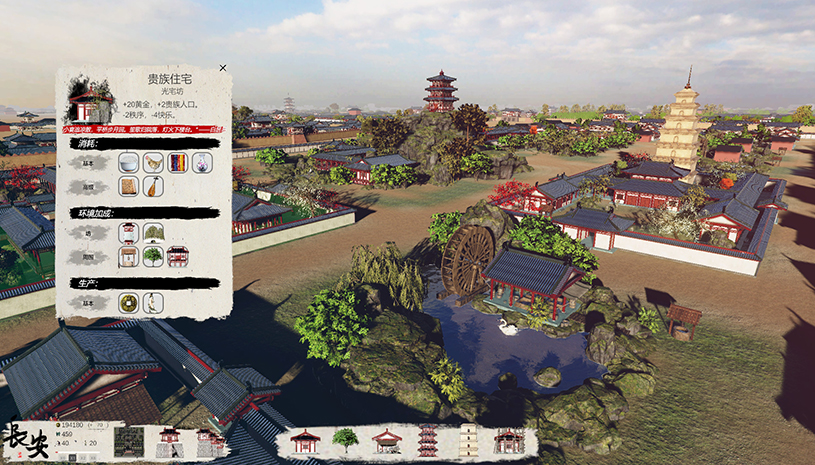Select the colorful silk fabric icon

tap(178, 162)
